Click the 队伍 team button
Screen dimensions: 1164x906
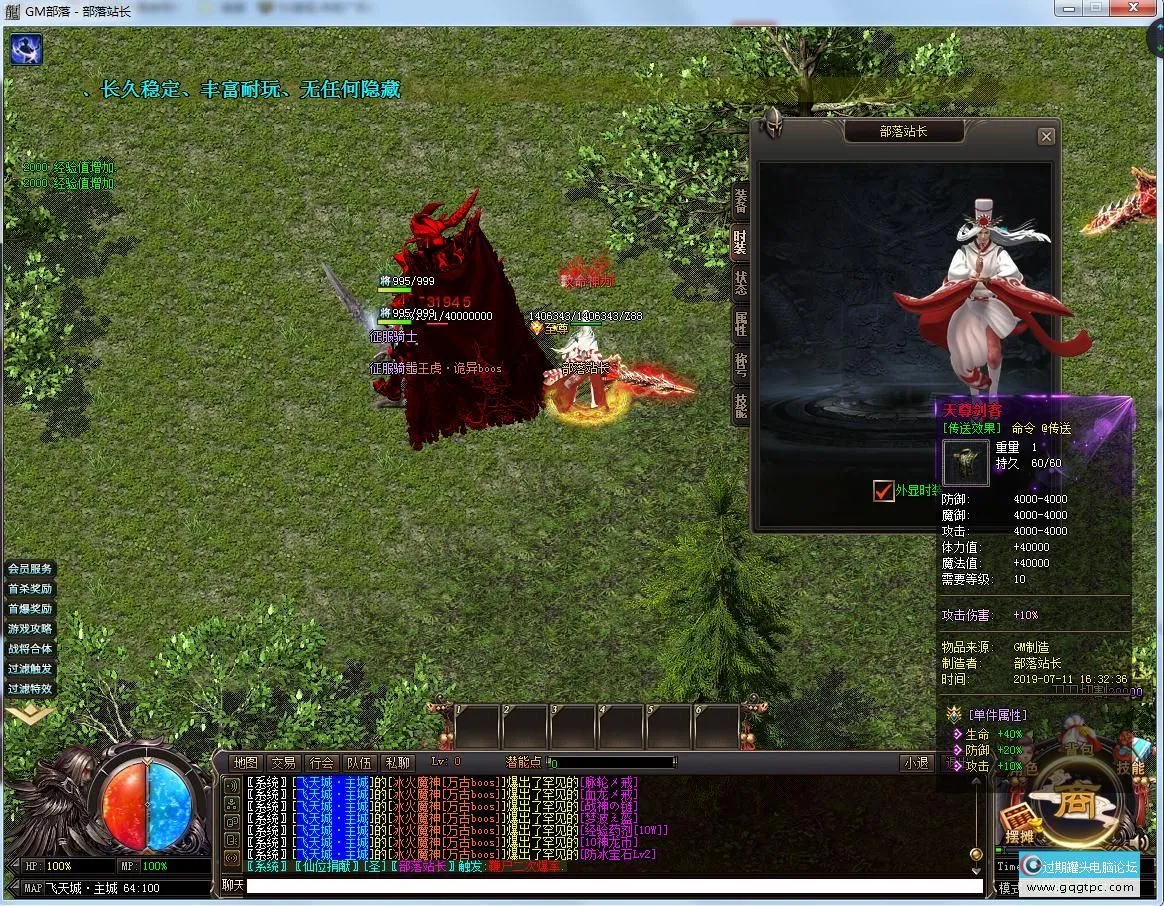(x=359, y=763)
